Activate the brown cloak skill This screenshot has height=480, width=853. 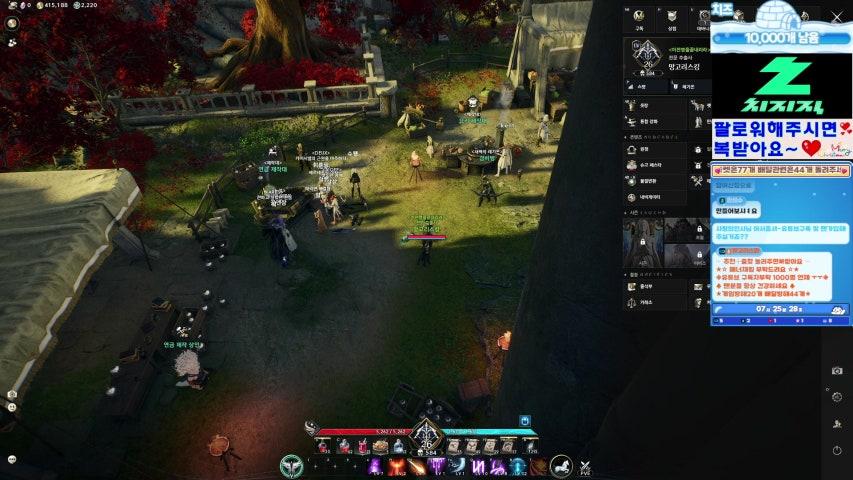(x=537, y=466)
